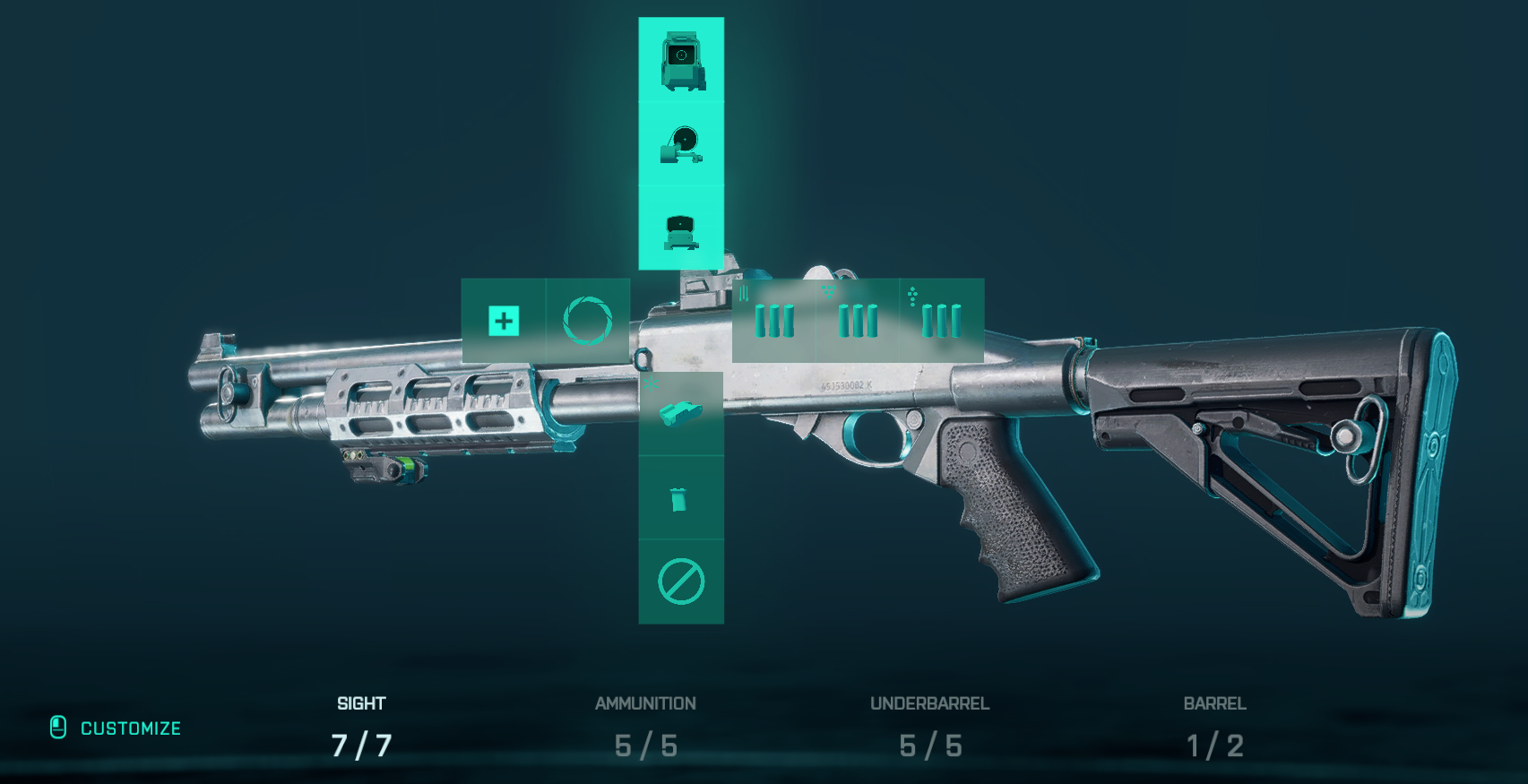This screenshot has height=784, width=1528.
Task: Click the plus square barrel slot
Action: 504,321
